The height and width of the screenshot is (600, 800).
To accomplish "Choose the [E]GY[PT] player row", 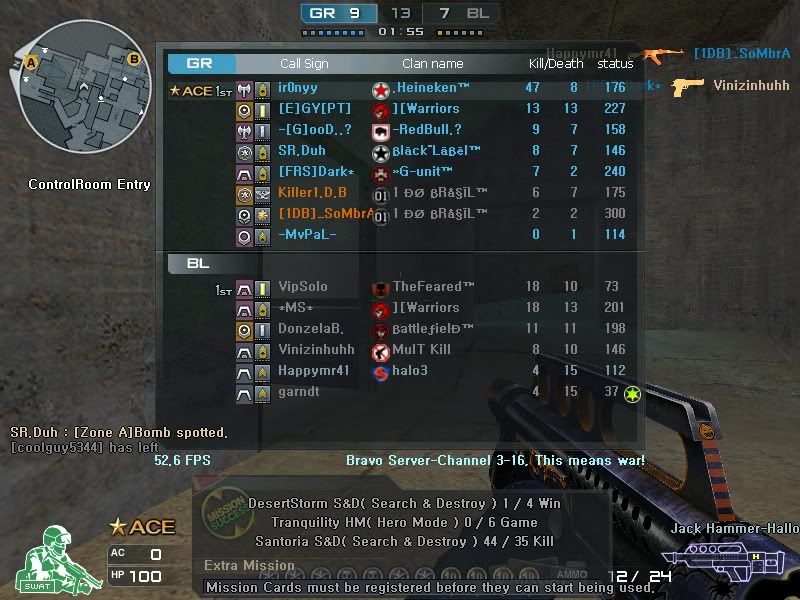I will [x=400, y=109].
